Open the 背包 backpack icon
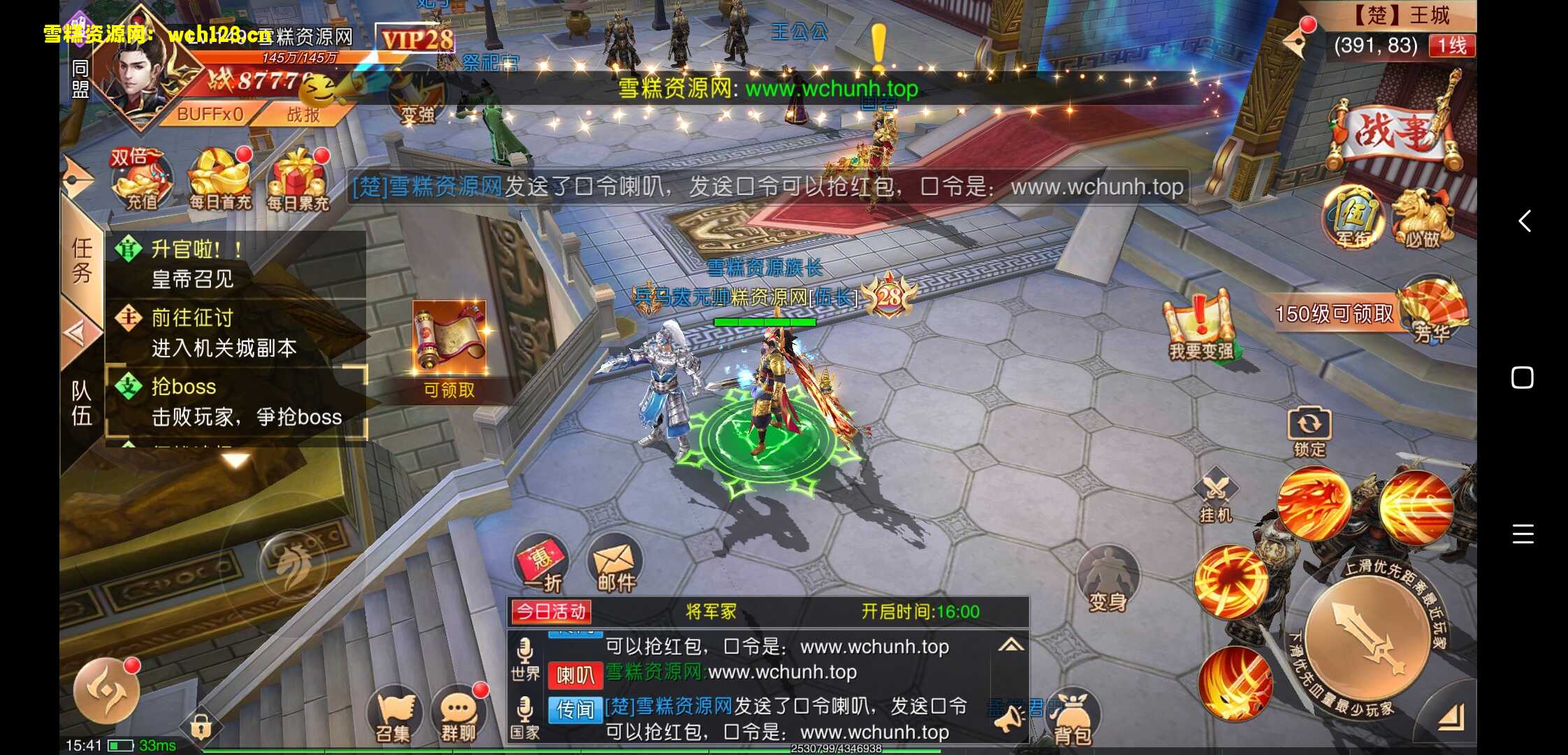The image size is (1568, 755). pos(1074,717)
